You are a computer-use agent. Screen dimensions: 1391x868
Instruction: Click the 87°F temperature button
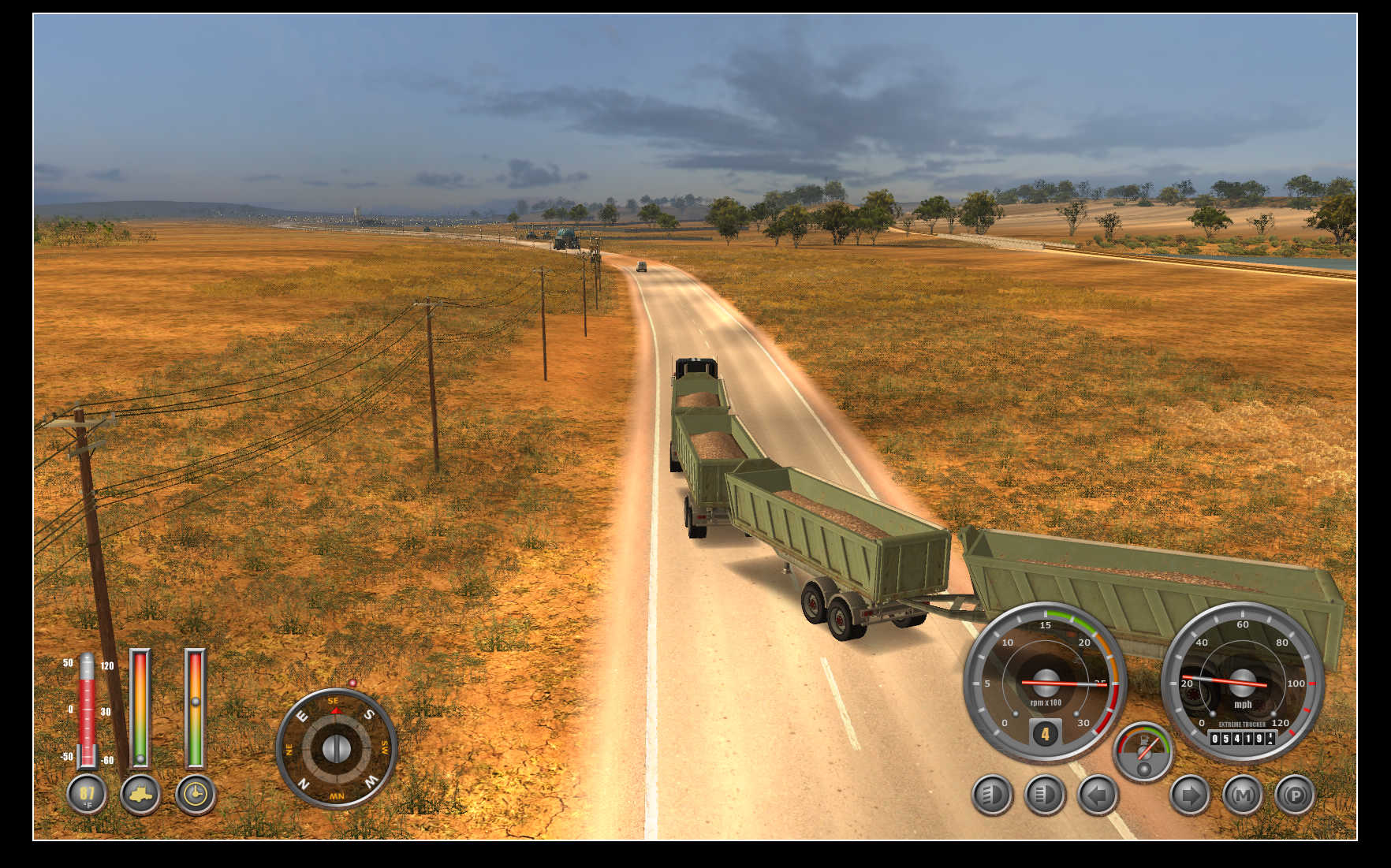tap(87, 794)
